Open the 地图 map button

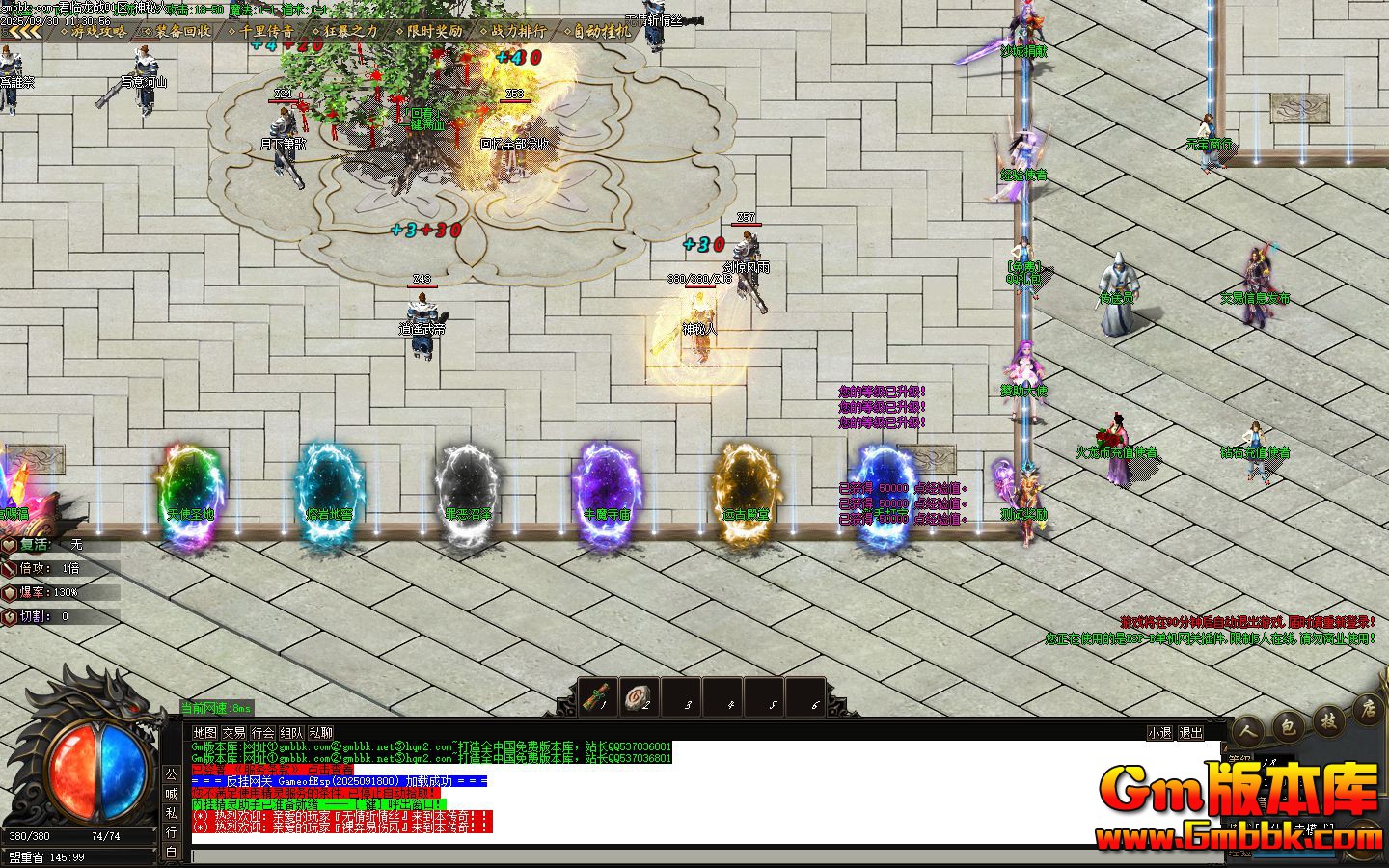point(204,733)
